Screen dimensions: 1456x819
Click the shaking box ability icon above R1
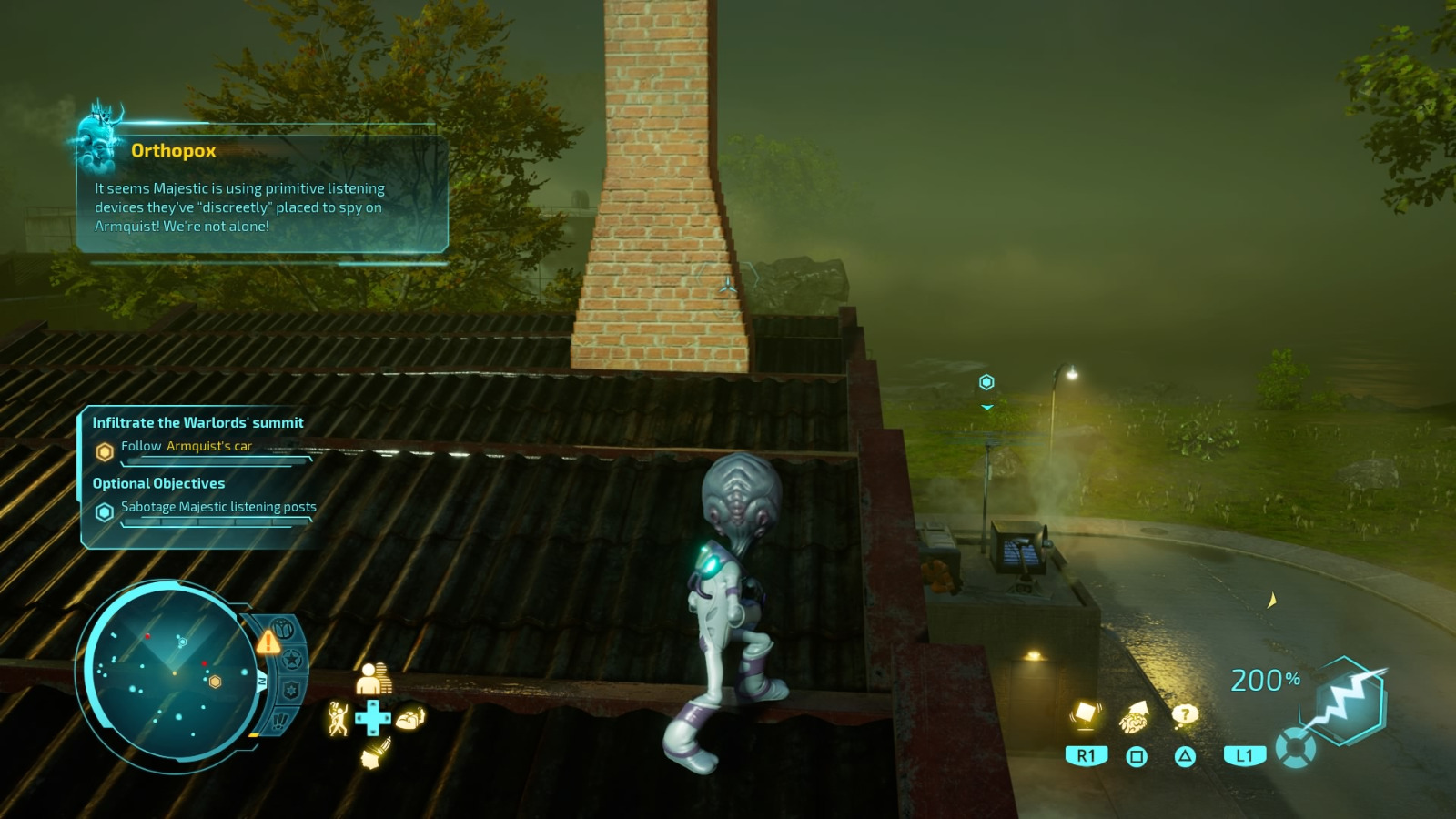[1085, 717]
